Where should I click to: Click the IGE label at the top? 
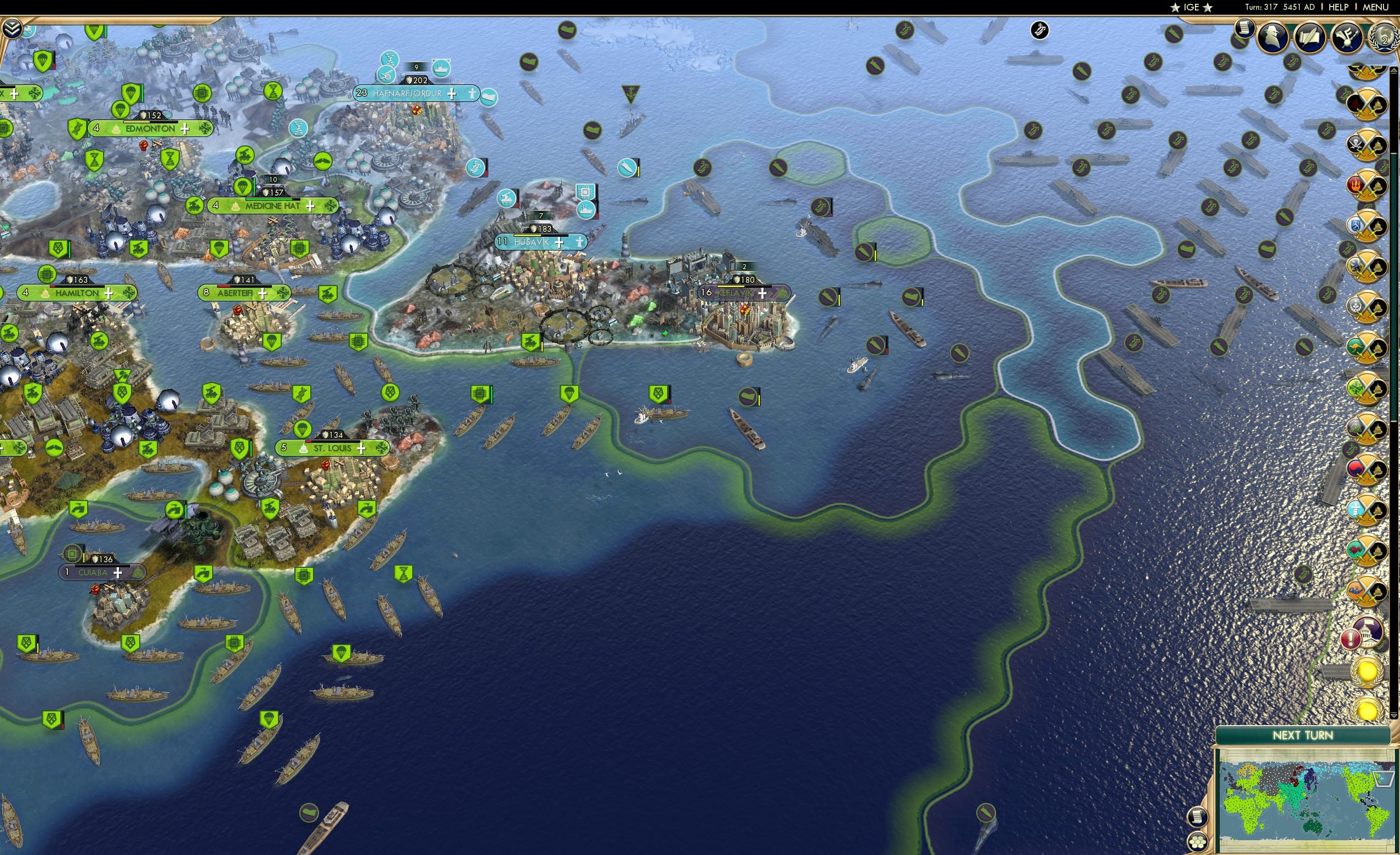[x=1191, y=7]
